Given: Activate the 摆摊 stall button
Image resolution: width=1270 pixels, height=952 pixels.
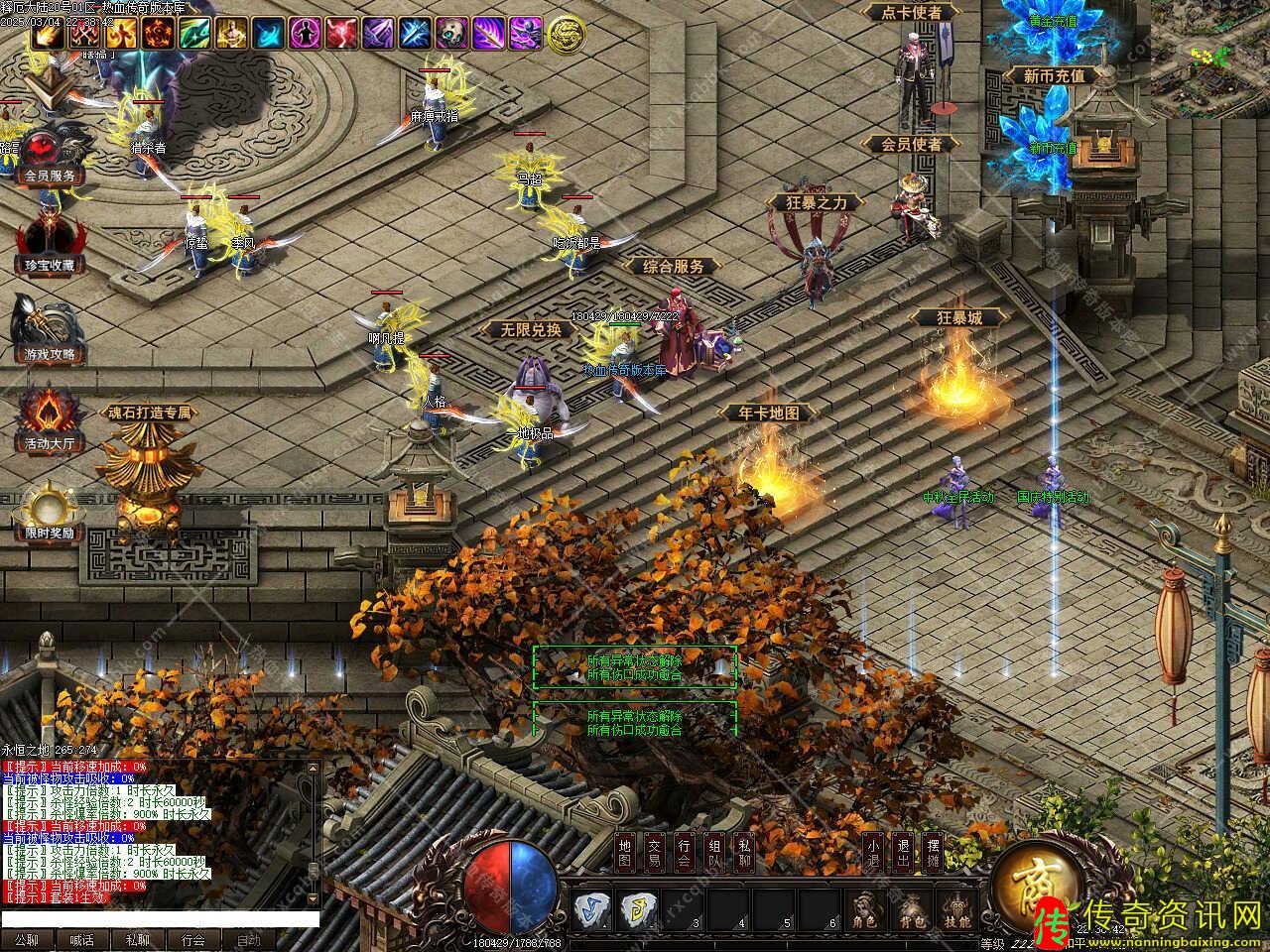Looking at the screenshot, I should coord(933,852).
